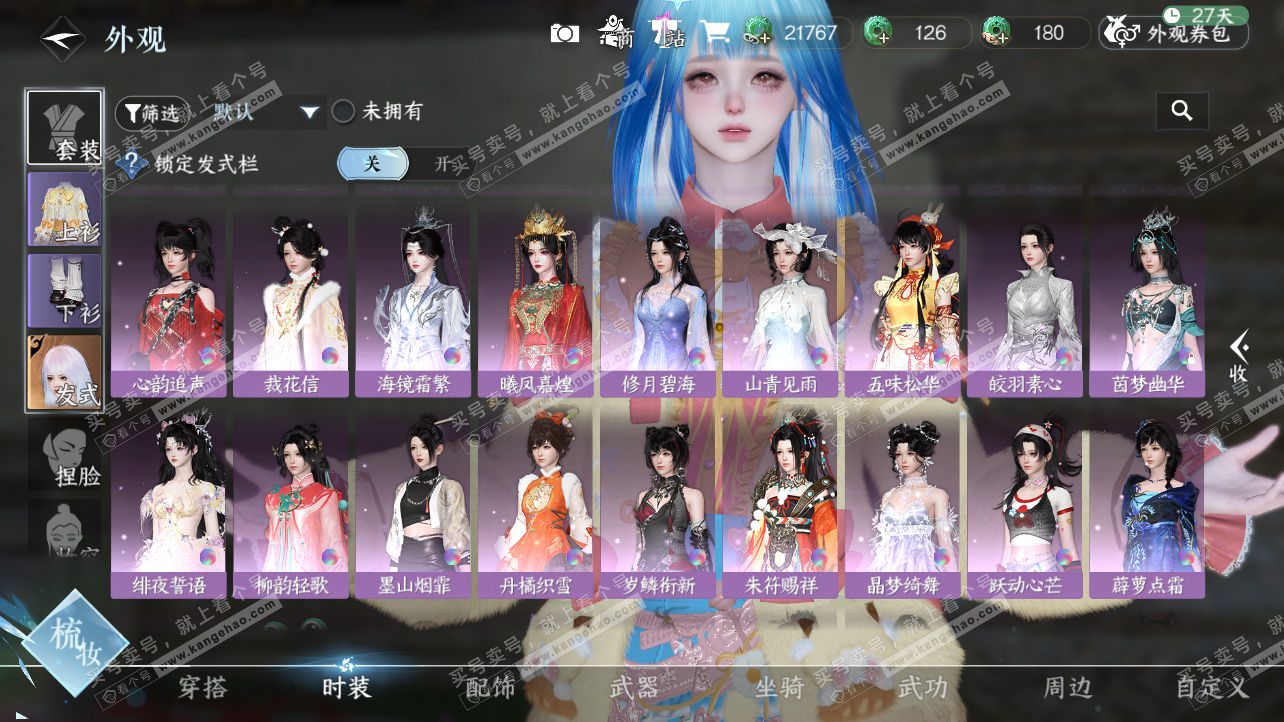Screen dimensions: 1284x722
Task: Switch to the 配饰 bottom tab
Action: [490, 687]
